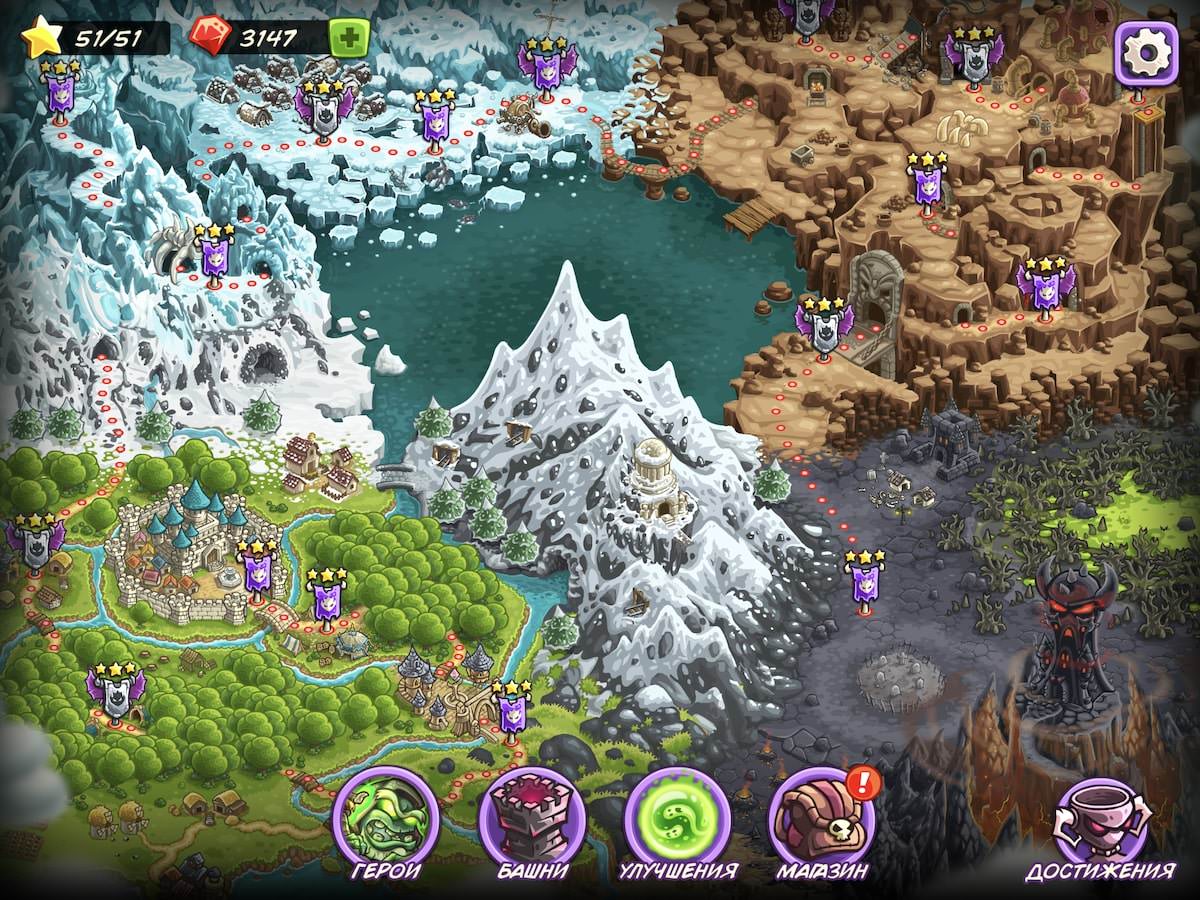Open the settings gear menu

click(1146, 50)
